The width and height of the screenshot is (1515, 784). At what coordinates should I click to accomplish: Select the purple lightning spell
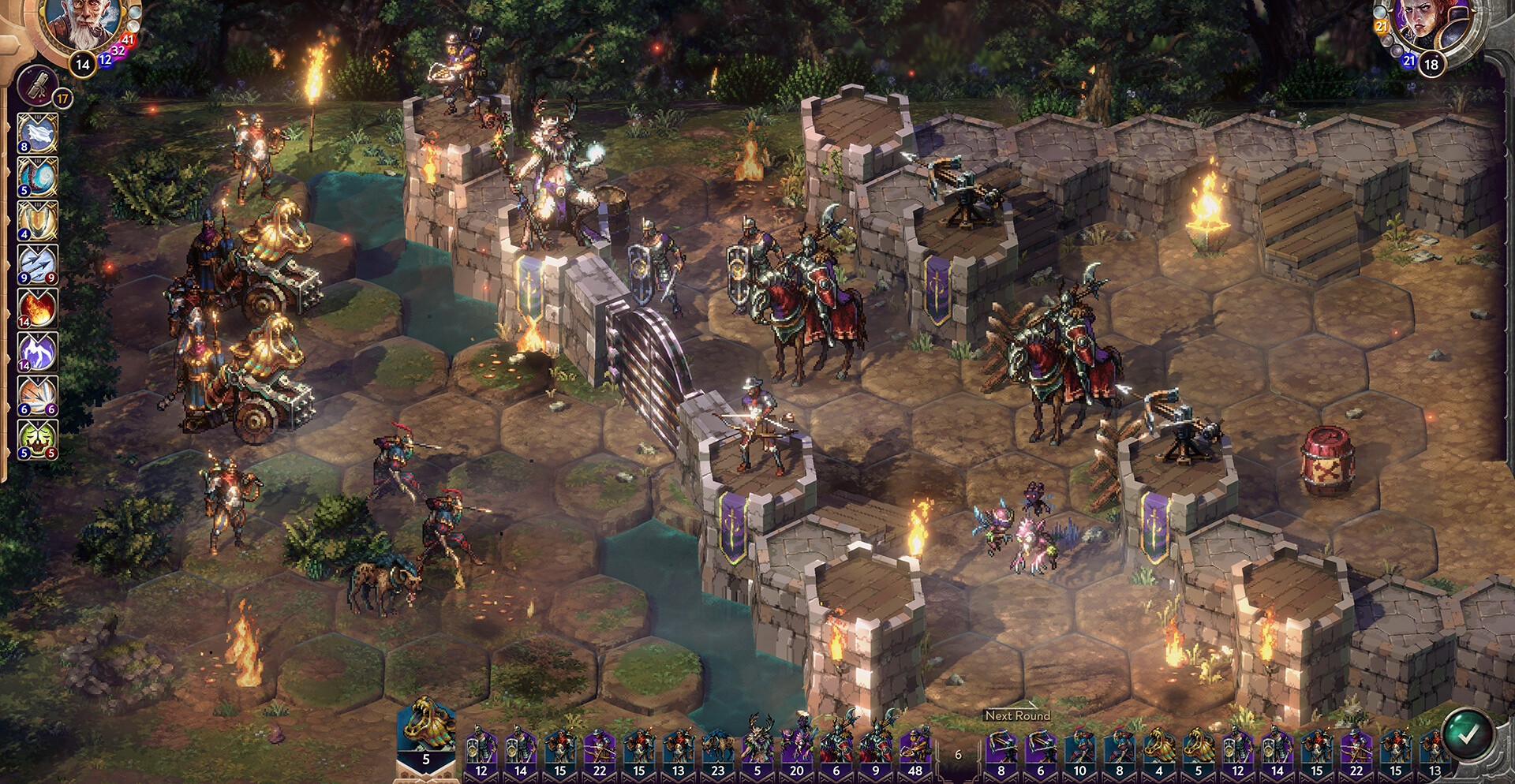click(37, 352)
